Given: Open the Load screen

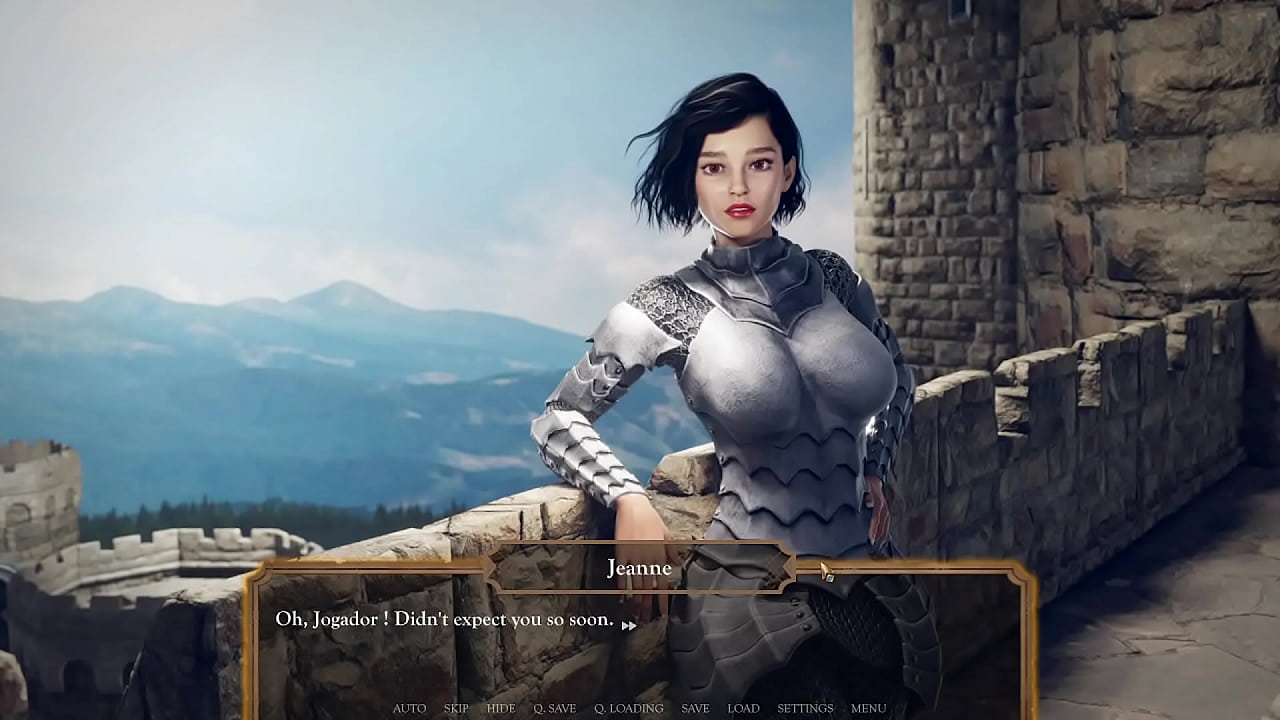Looking at the screenshot, I should click(743, 708).
